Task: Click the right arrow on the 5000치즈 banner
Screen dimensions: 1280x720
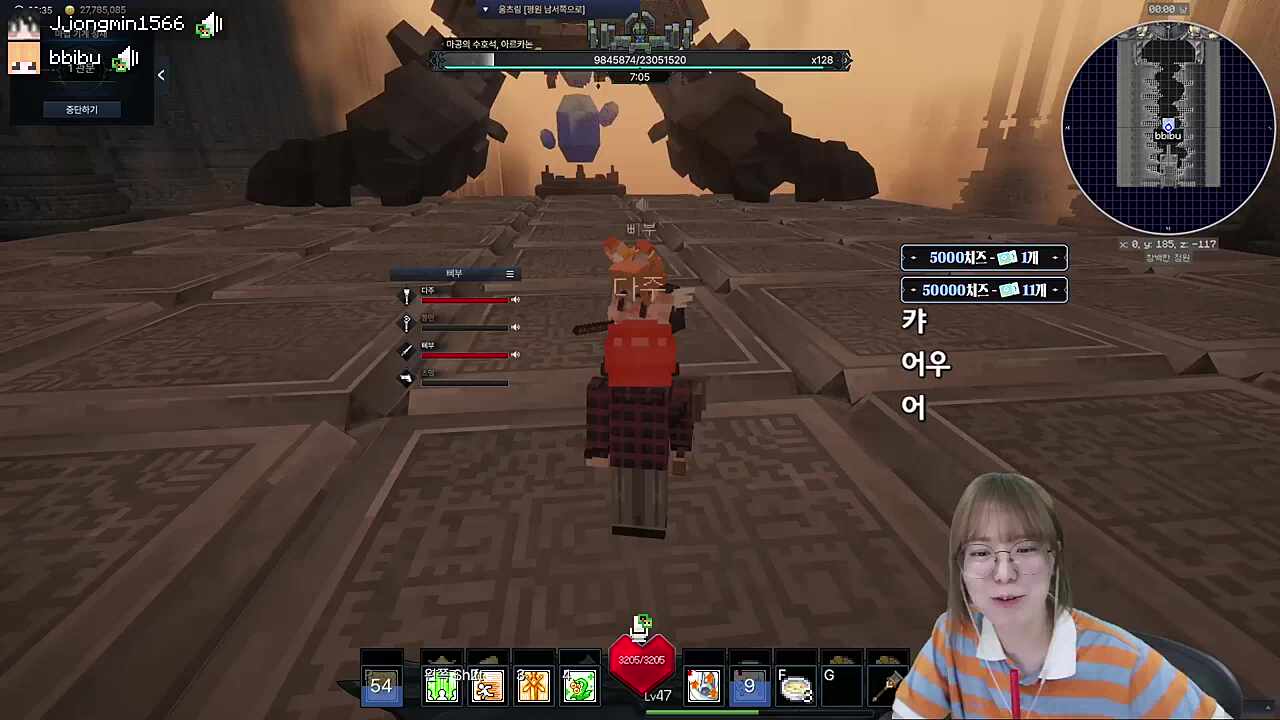Action: point(1055,257)
